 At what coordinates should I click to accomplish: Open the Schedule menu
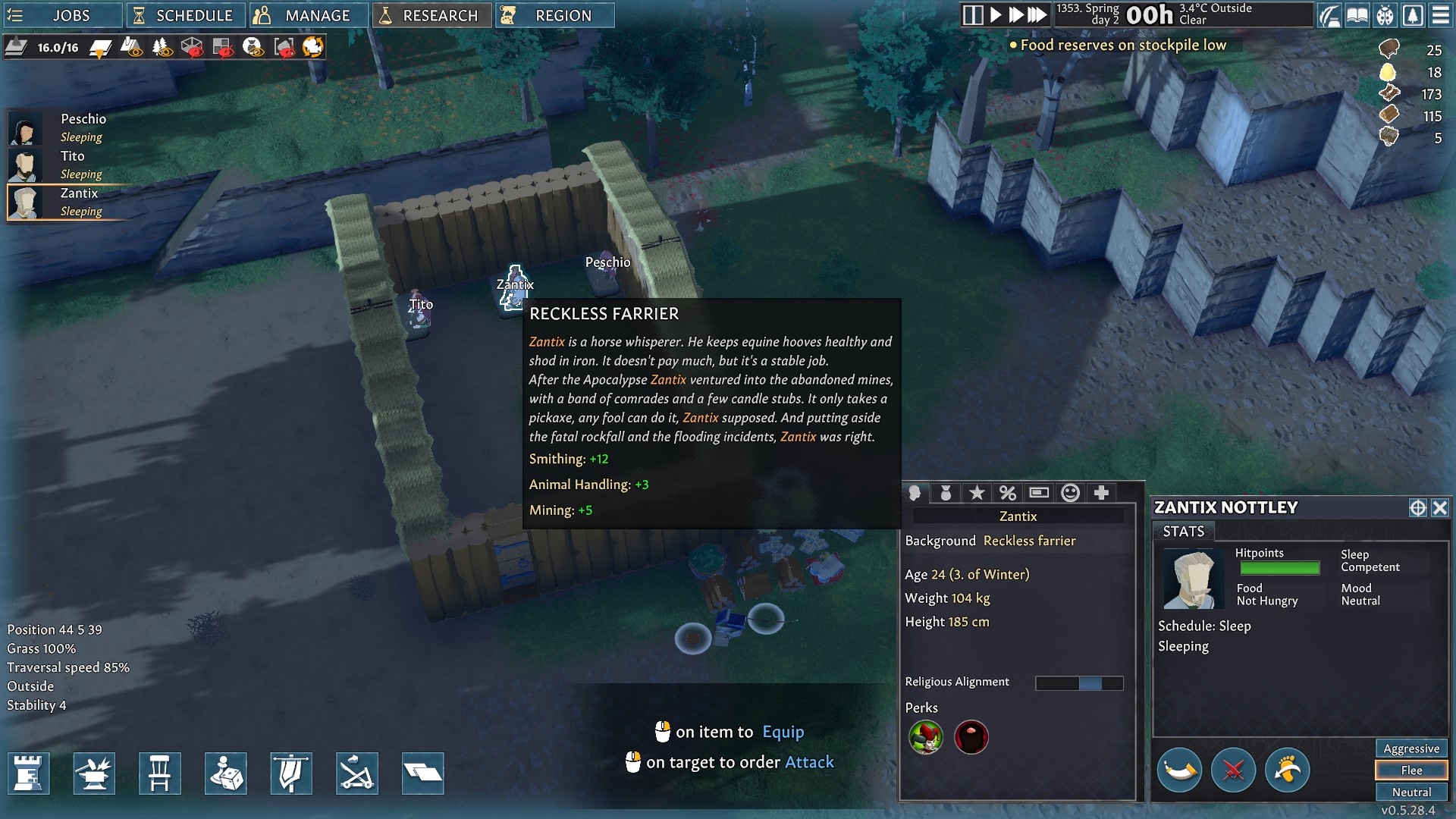(185, 15)
